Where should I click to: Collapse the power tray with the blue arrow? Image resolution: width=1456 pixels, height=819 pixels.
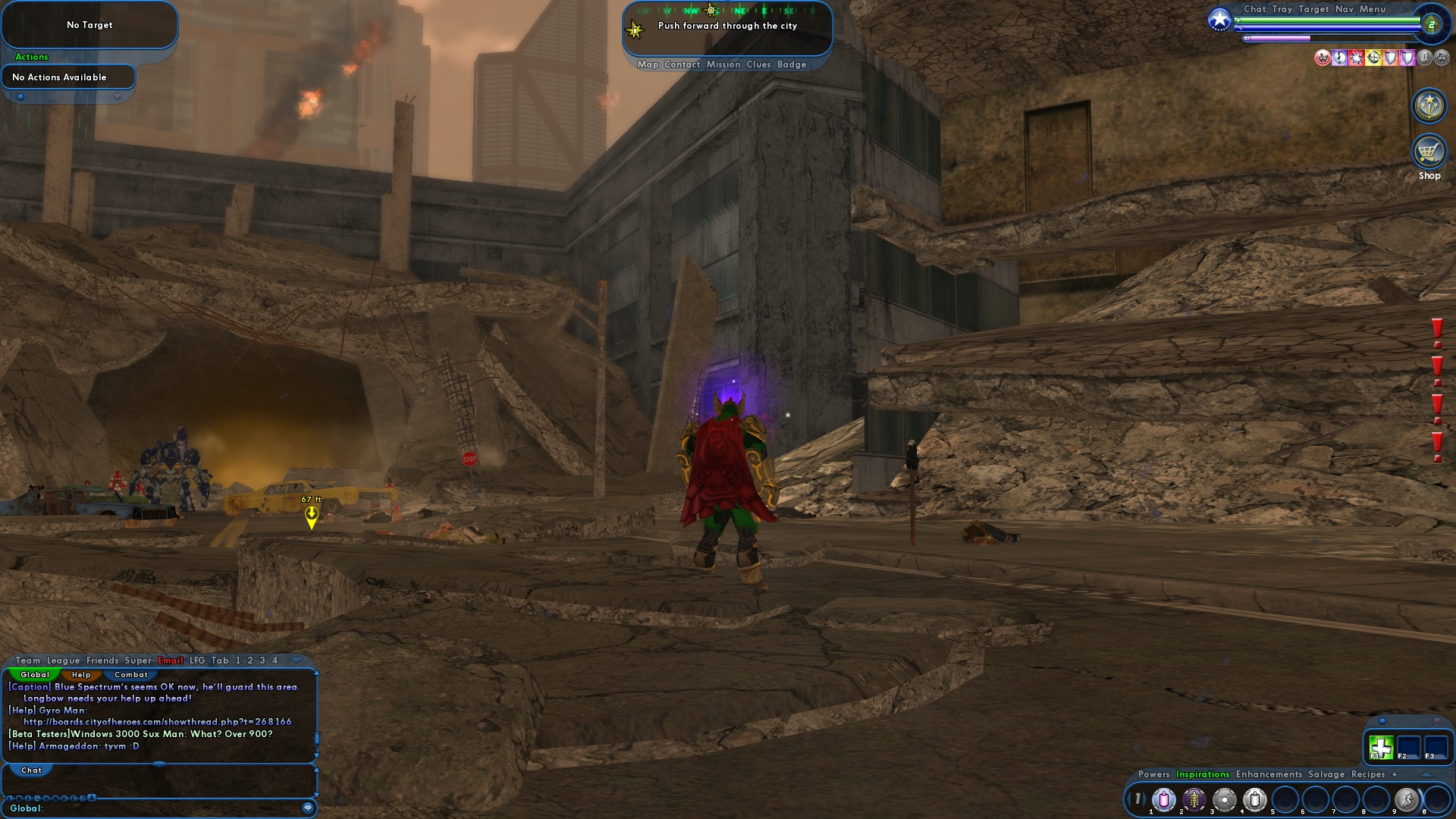pyautogui.click(x=1428, y=775)
